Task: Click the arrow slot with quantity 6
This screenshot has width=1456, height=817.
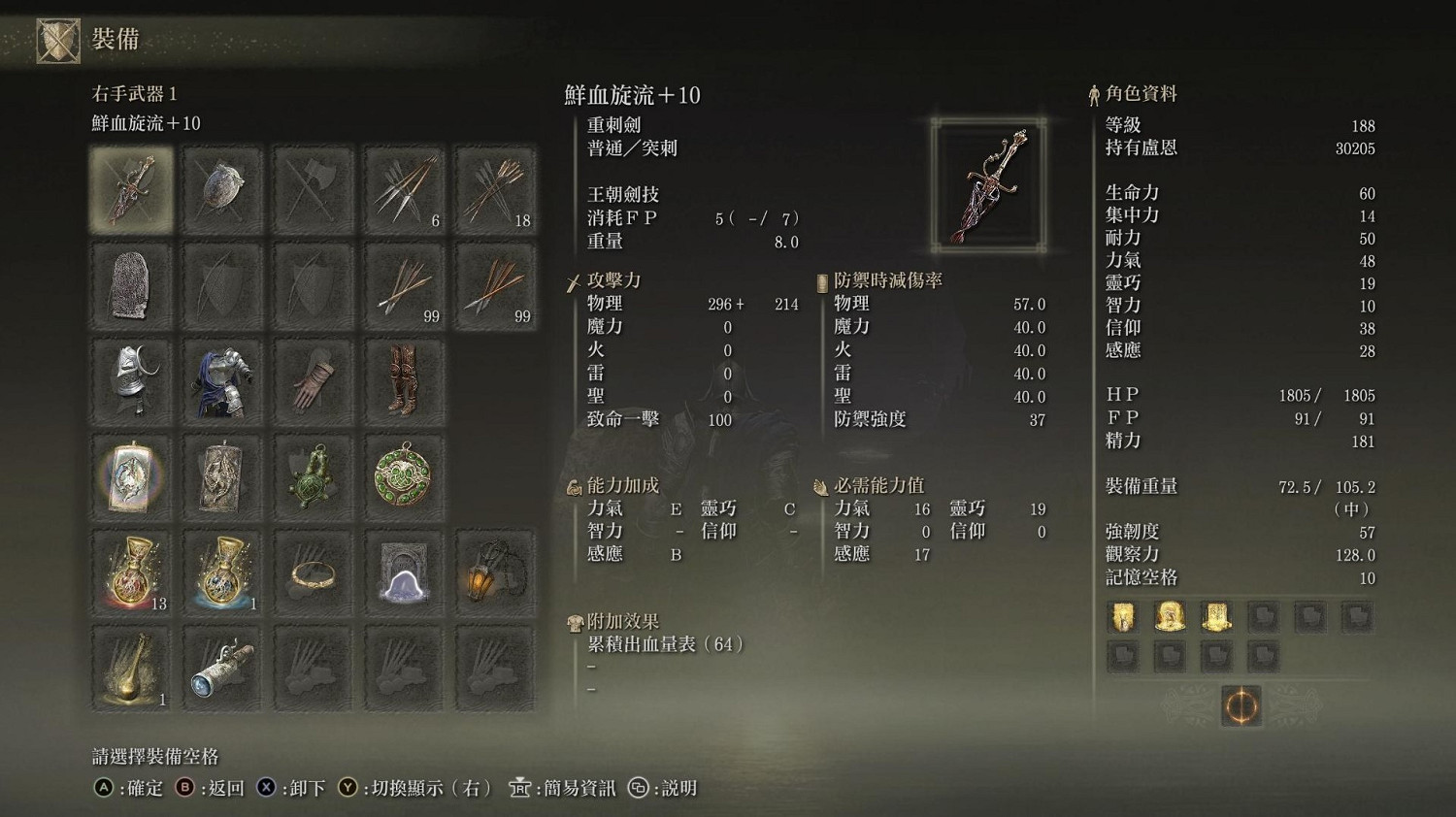Action: tap(404, 189)
